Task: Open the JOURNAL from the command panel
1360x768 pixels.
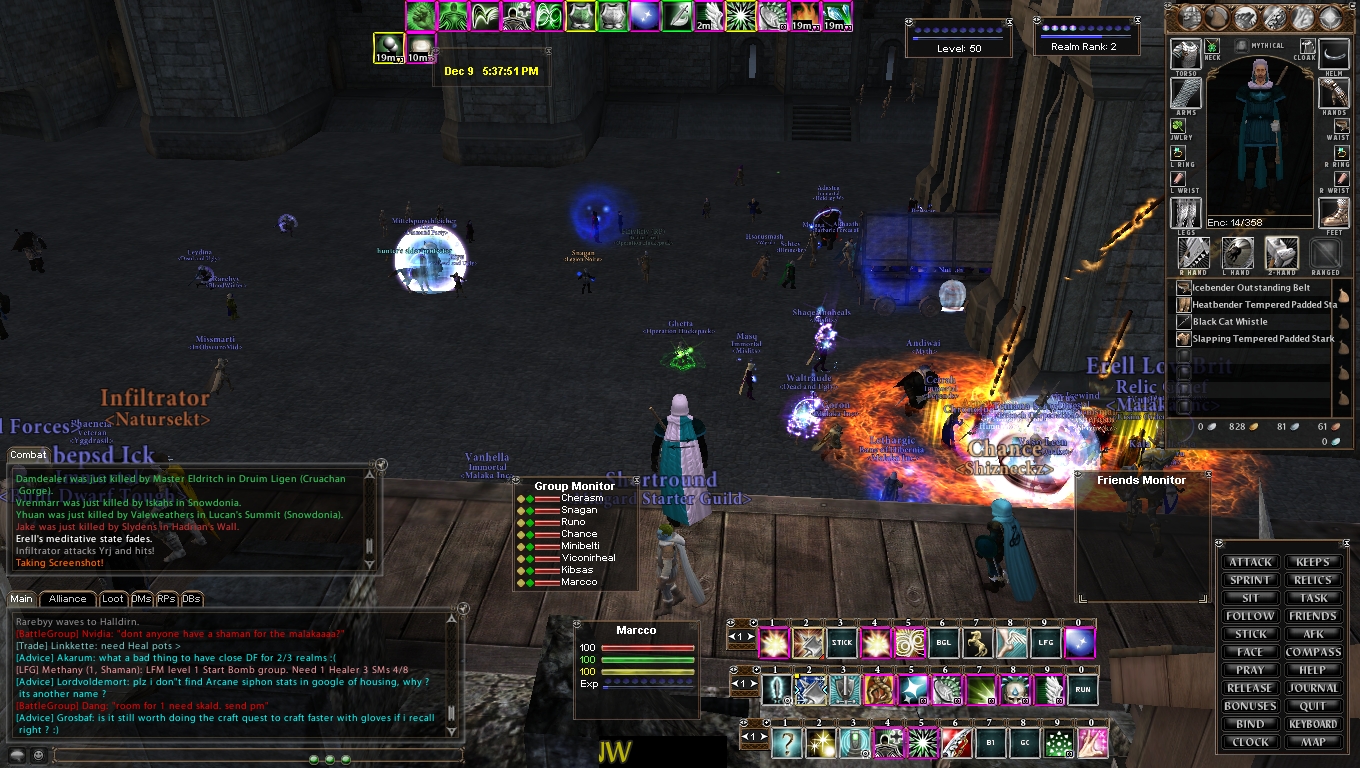Action: (x=1312, y=688)
